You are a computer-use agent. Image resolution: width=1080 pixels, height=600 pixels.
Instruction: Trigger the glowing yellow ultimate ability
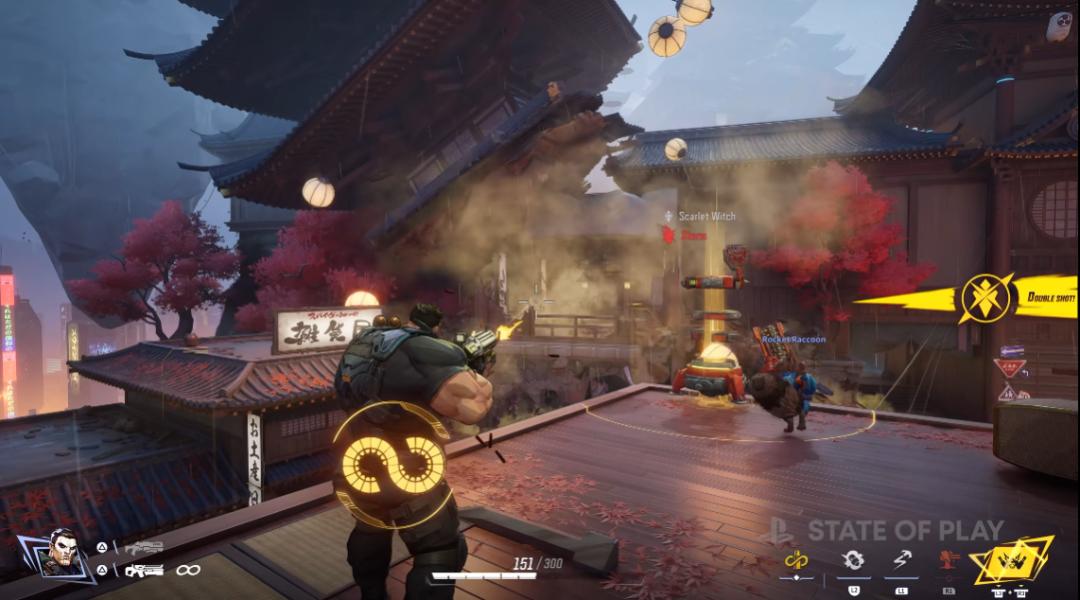1013,559
